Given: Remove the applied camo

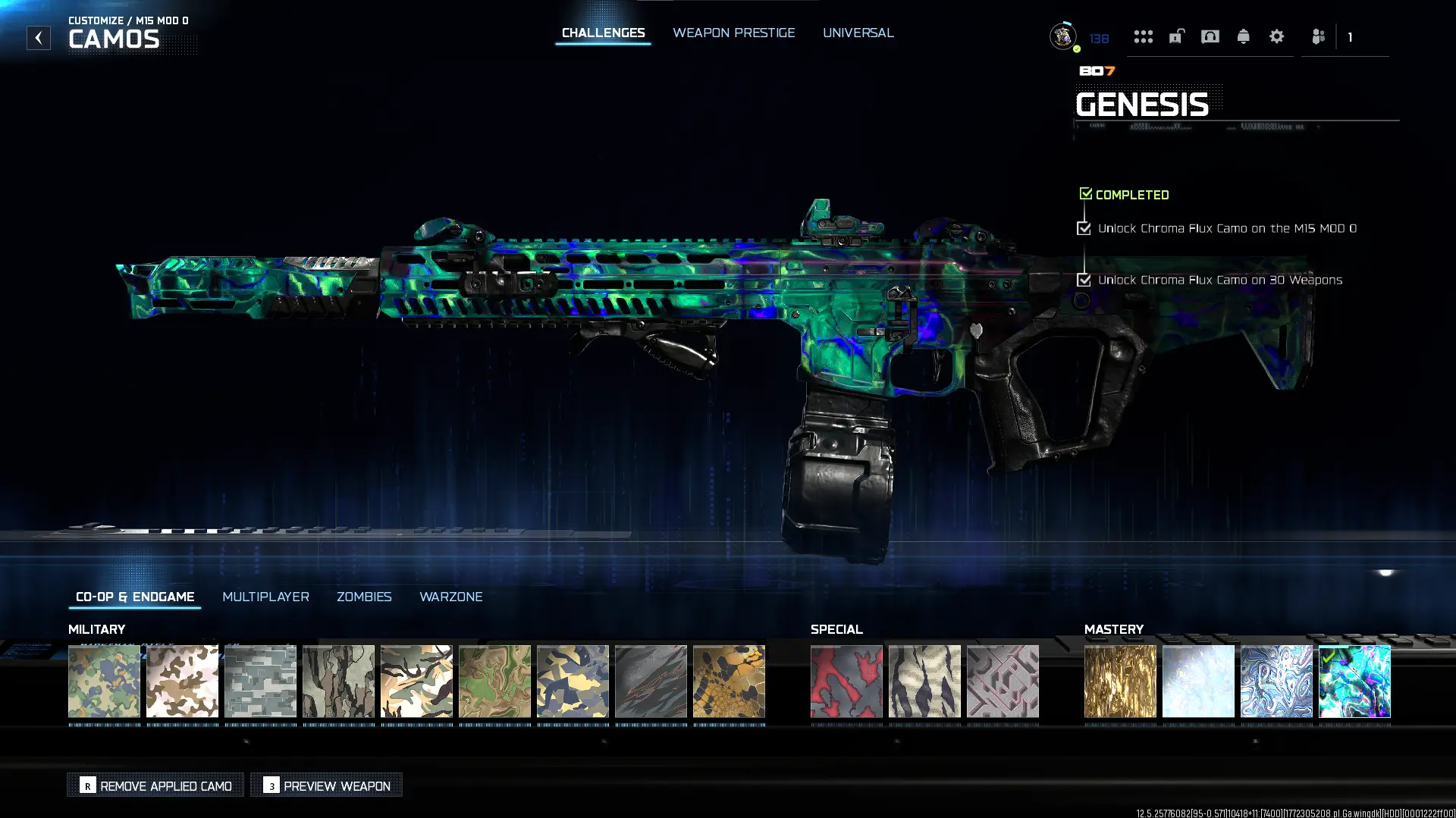Looking at the screenshot, I should [x=155, y=785].
